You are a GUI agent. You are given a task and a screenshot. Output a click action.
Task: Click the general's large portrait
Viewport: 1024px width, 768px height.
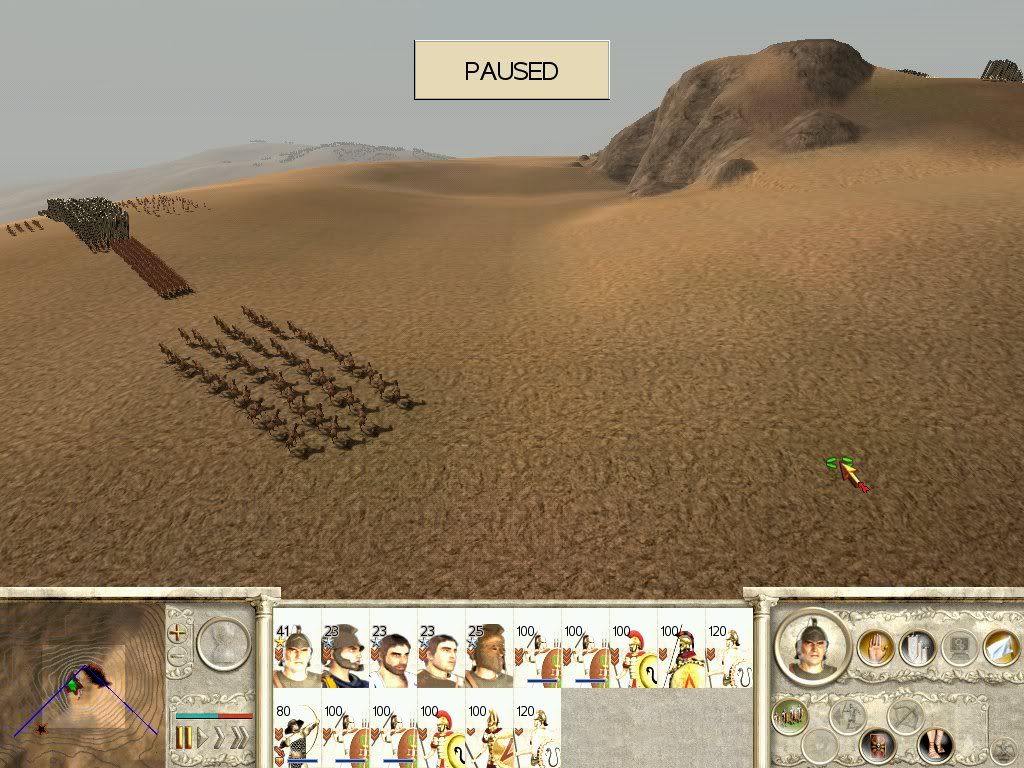(811, 648)
